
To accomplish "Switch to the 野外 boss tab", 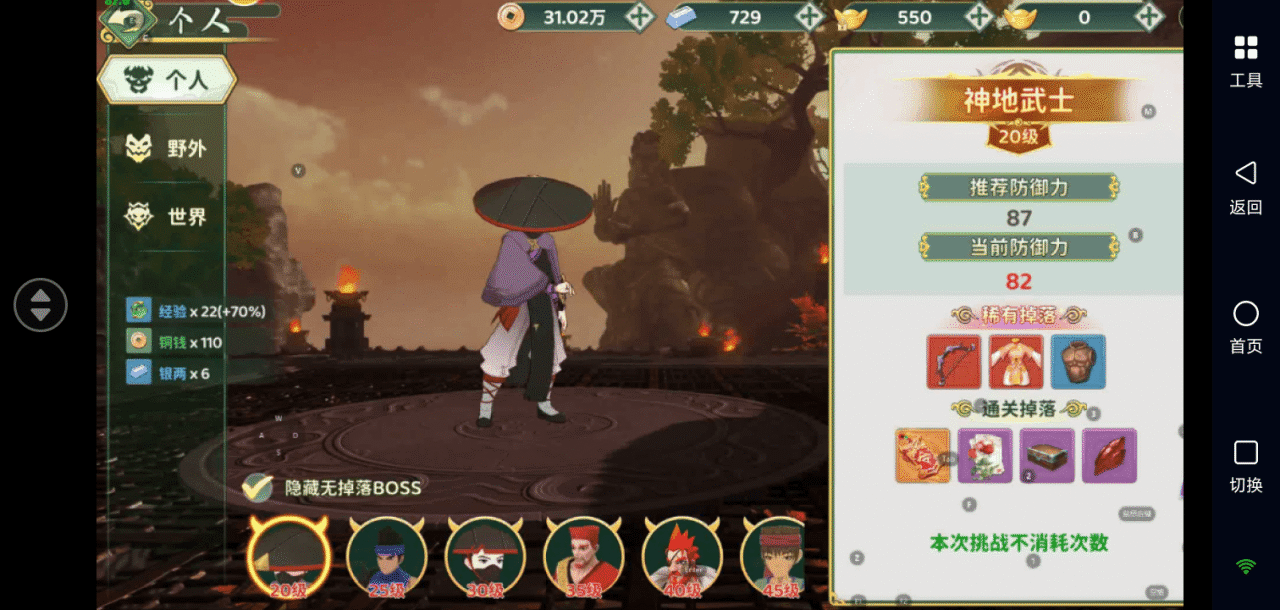I will point(167,149).
